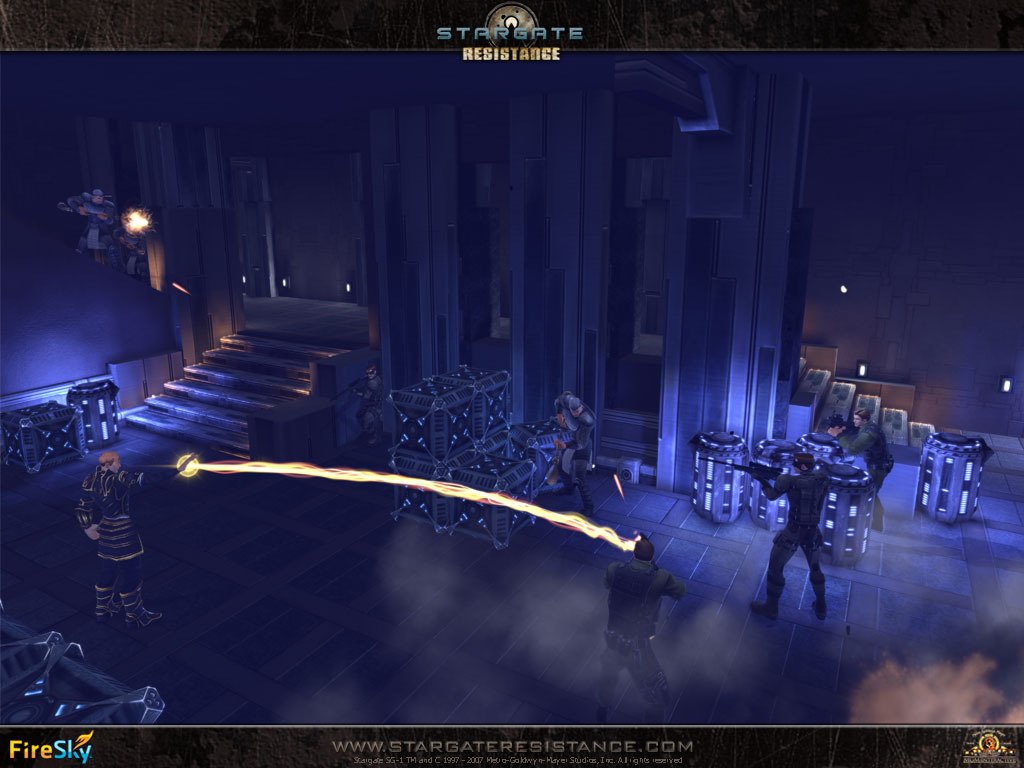The height and width of the screenshot is (768, 1024).
Task: Click the FireSky logo
Action: pyautogui.click(x=51, y=747)
